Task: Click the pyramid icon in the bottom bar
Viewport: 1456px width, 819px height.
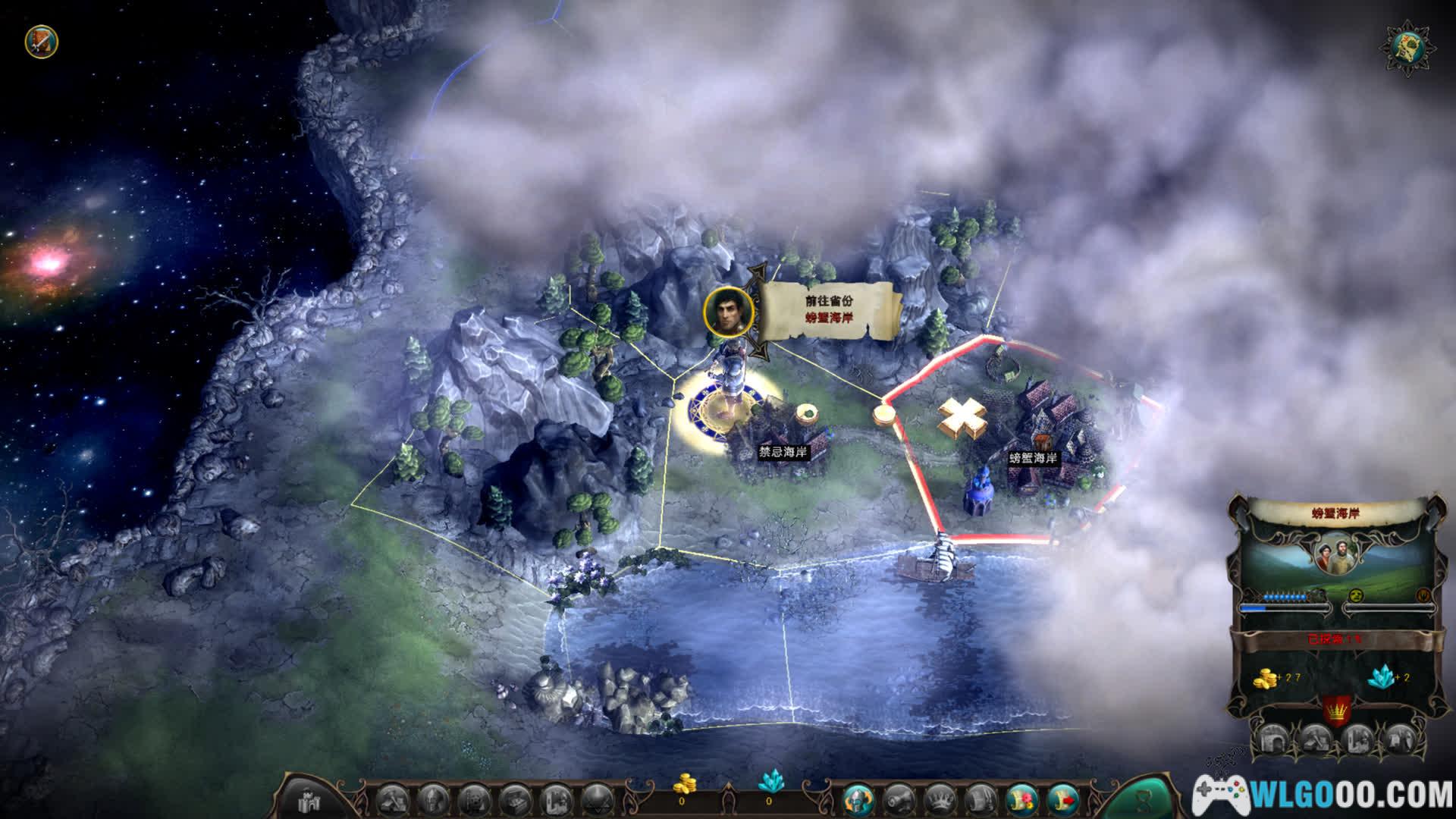Action: (x=596, y=799)
